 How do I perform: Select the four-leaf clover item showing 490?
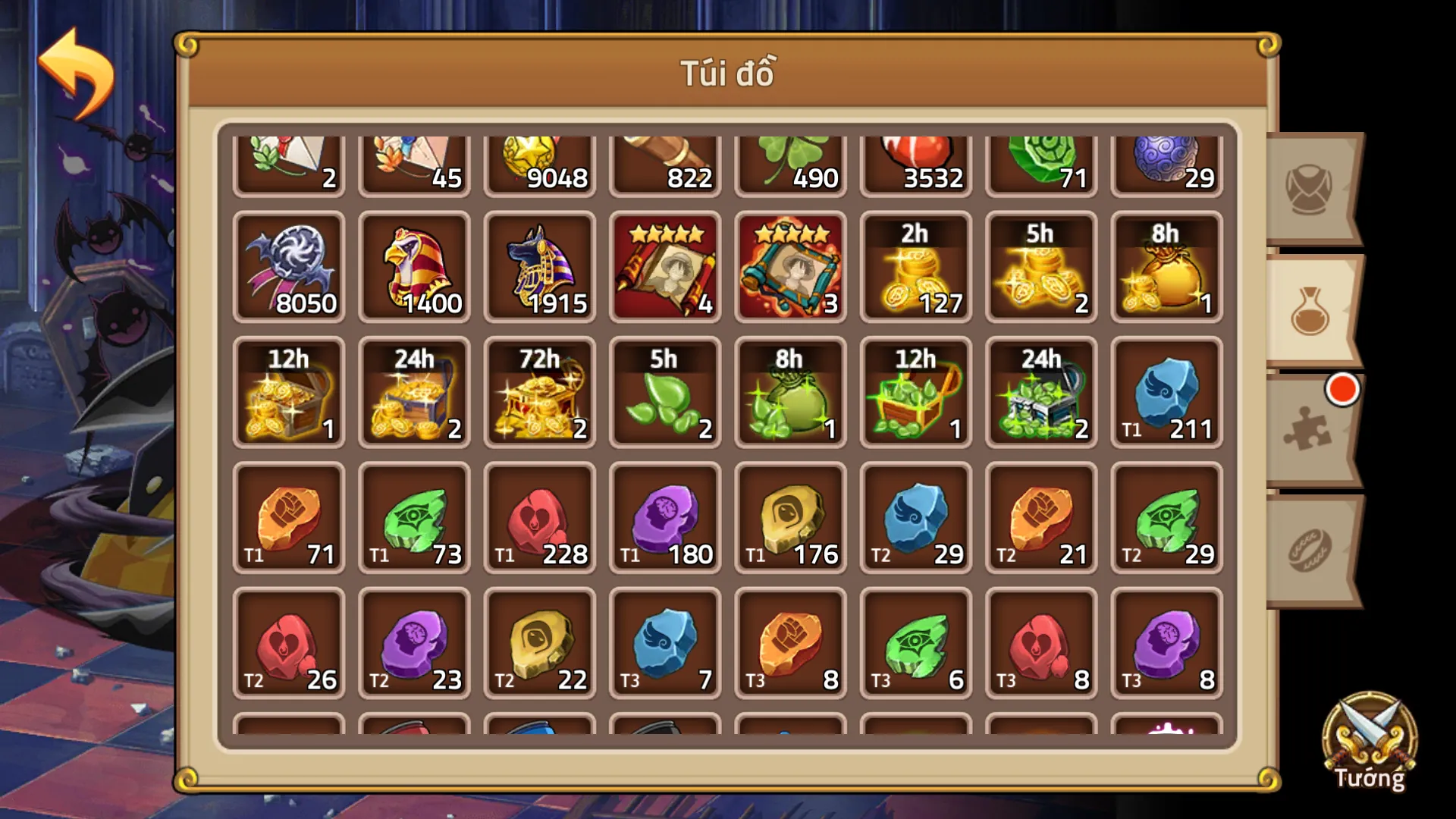click(790, 159)
